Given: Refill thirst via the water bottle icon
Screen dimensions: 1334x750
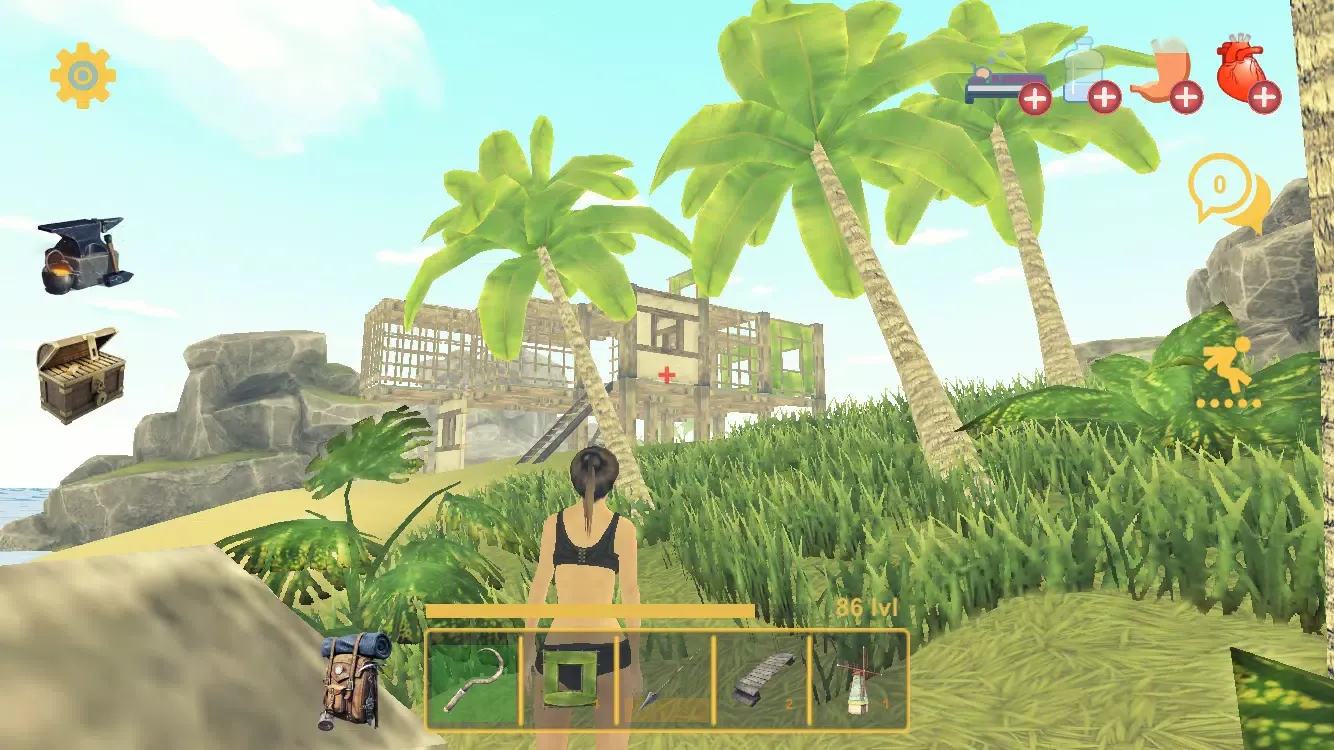Looking at the screenshot, I should [1089, 77].
